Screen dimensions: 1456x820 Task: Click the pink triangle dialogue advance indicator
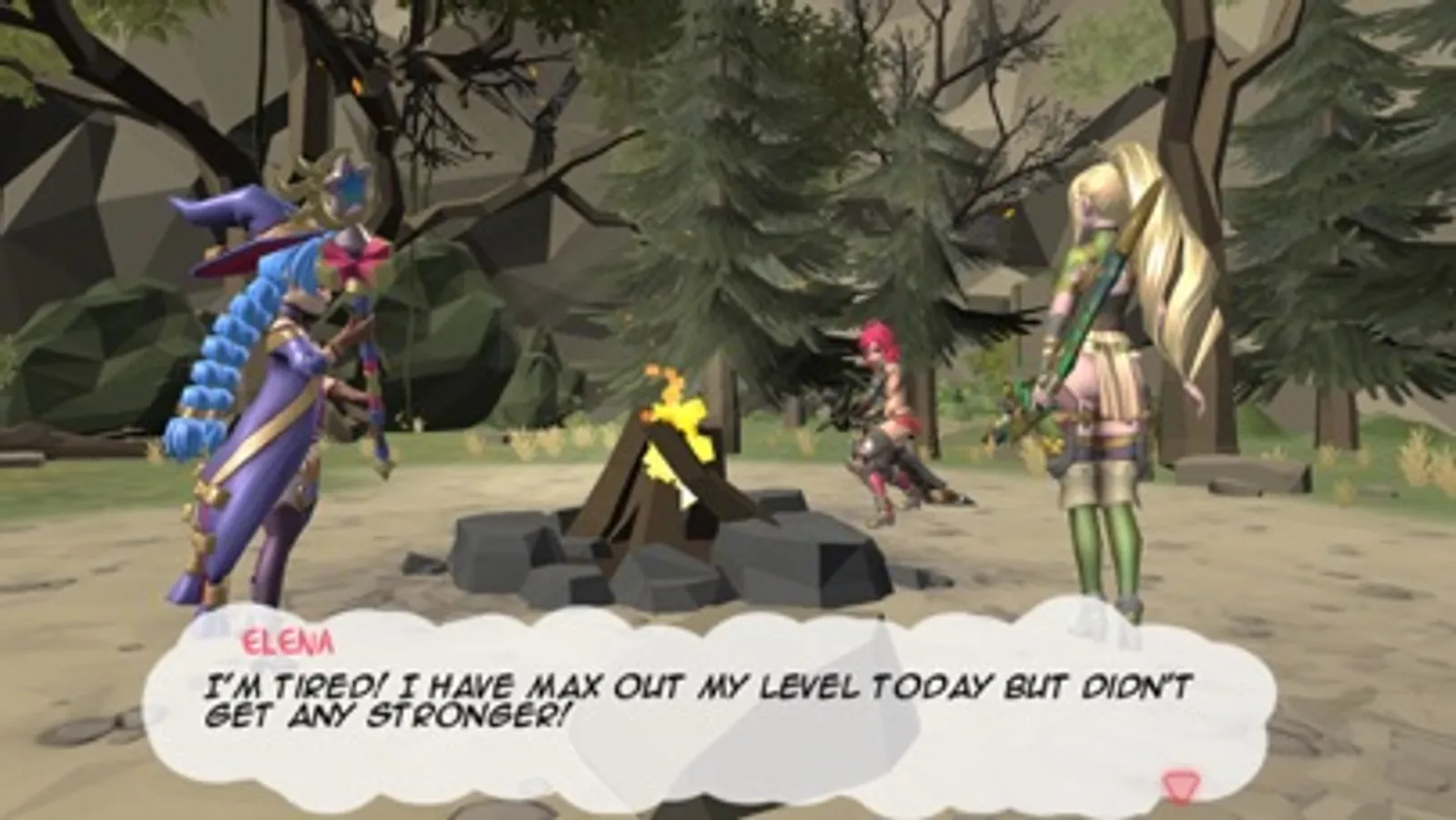(1180, 784)
